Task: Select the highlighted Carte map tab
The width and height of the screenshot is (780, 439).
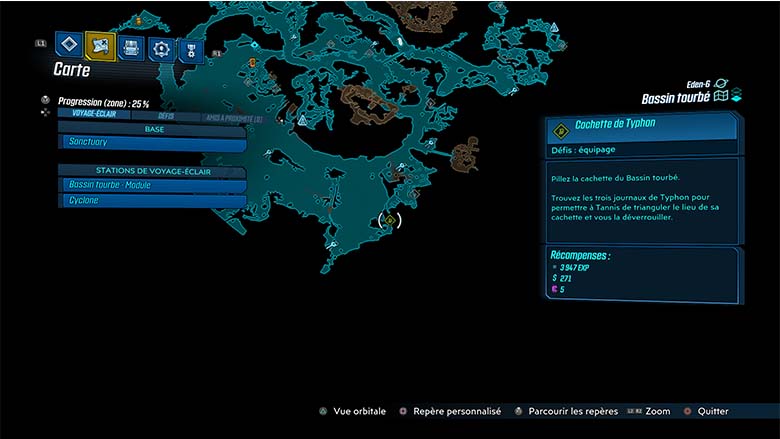Action: [x=100, y=45]
